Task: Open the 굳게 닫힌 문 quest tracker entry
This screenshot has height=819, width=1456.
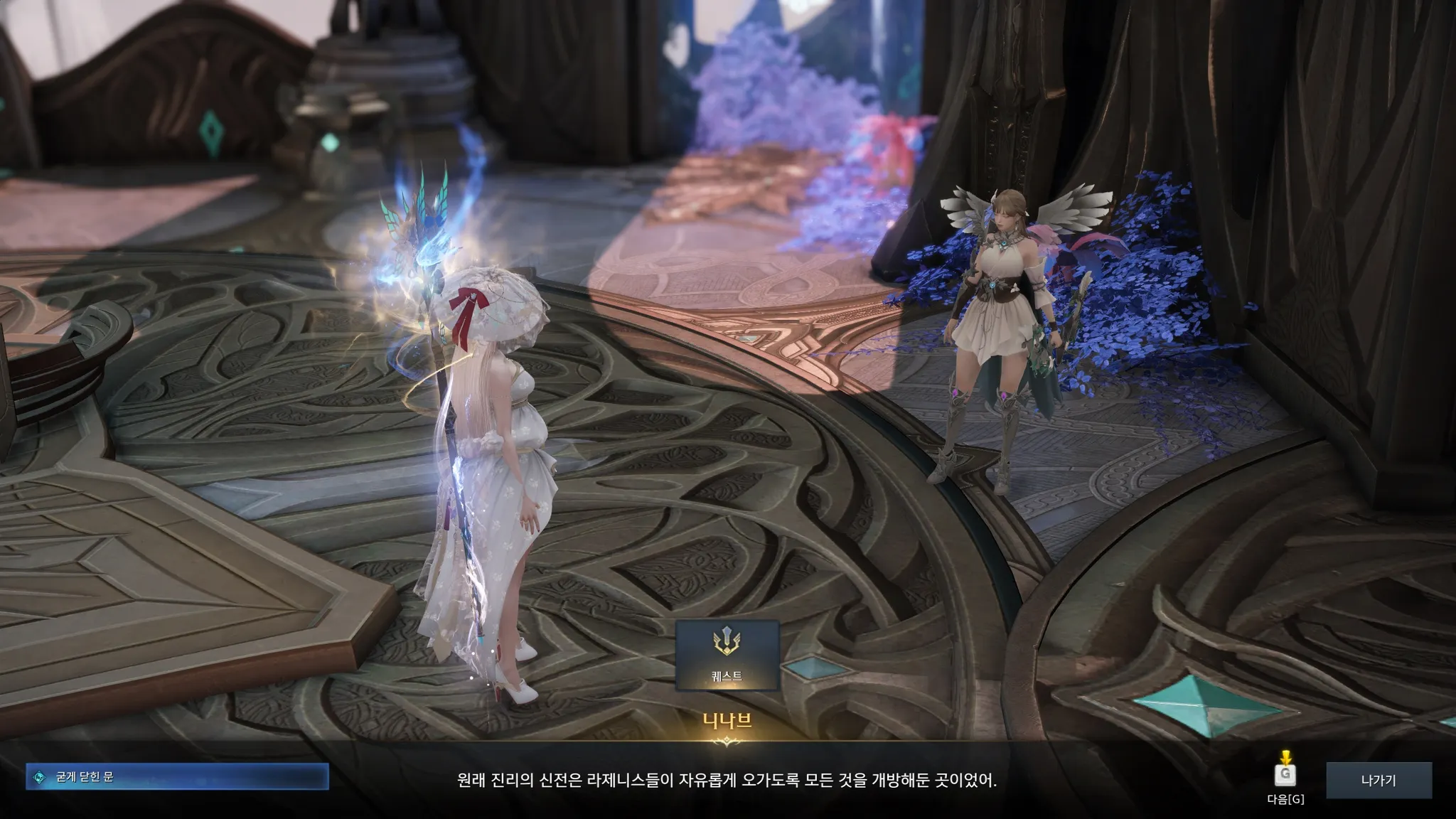Action: pos(177,777)
